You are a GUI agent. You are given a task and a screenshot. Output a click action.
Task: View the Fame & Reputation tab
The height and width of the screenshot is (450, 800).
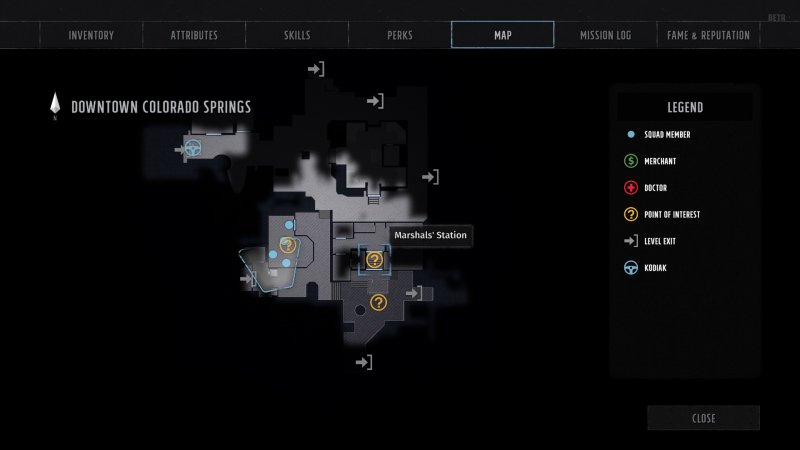tap(708, 35)
